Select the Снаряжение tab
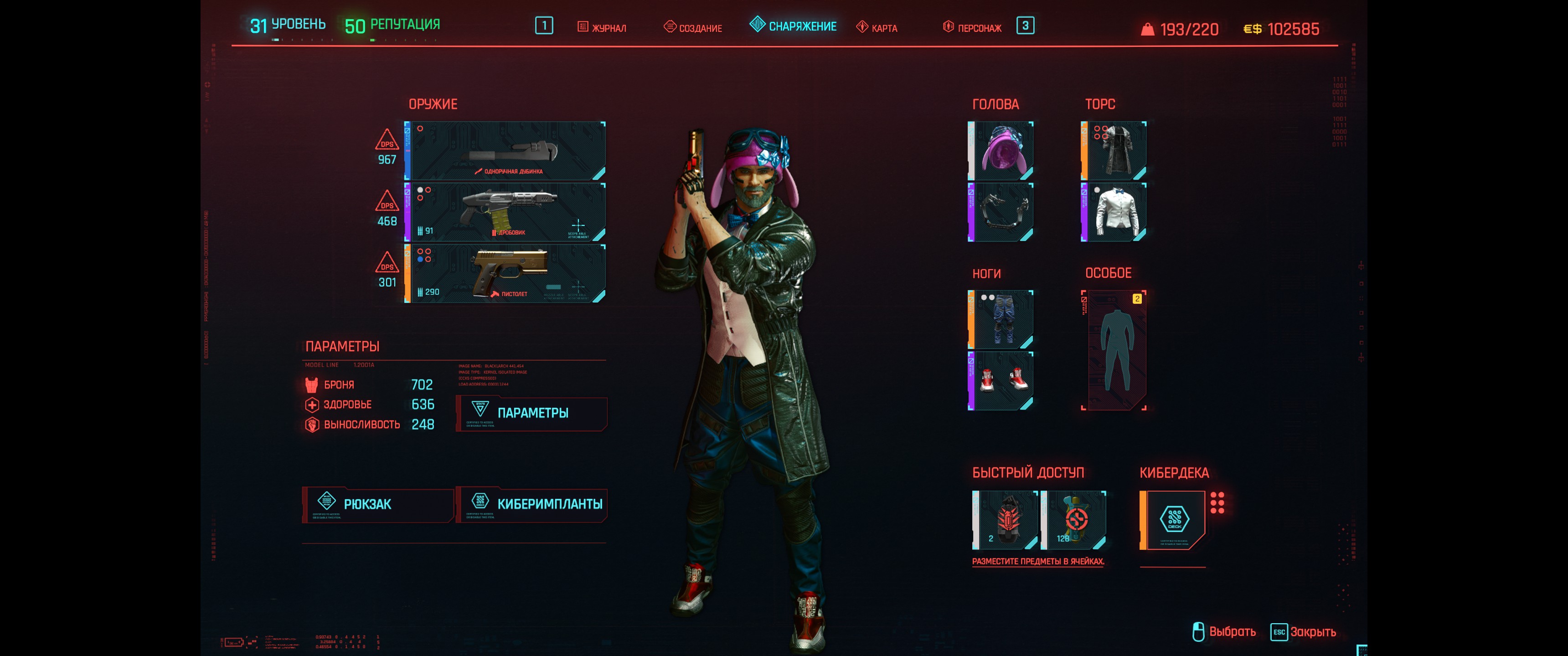The height and width of the screenshot is (656, 1568). 794,26
